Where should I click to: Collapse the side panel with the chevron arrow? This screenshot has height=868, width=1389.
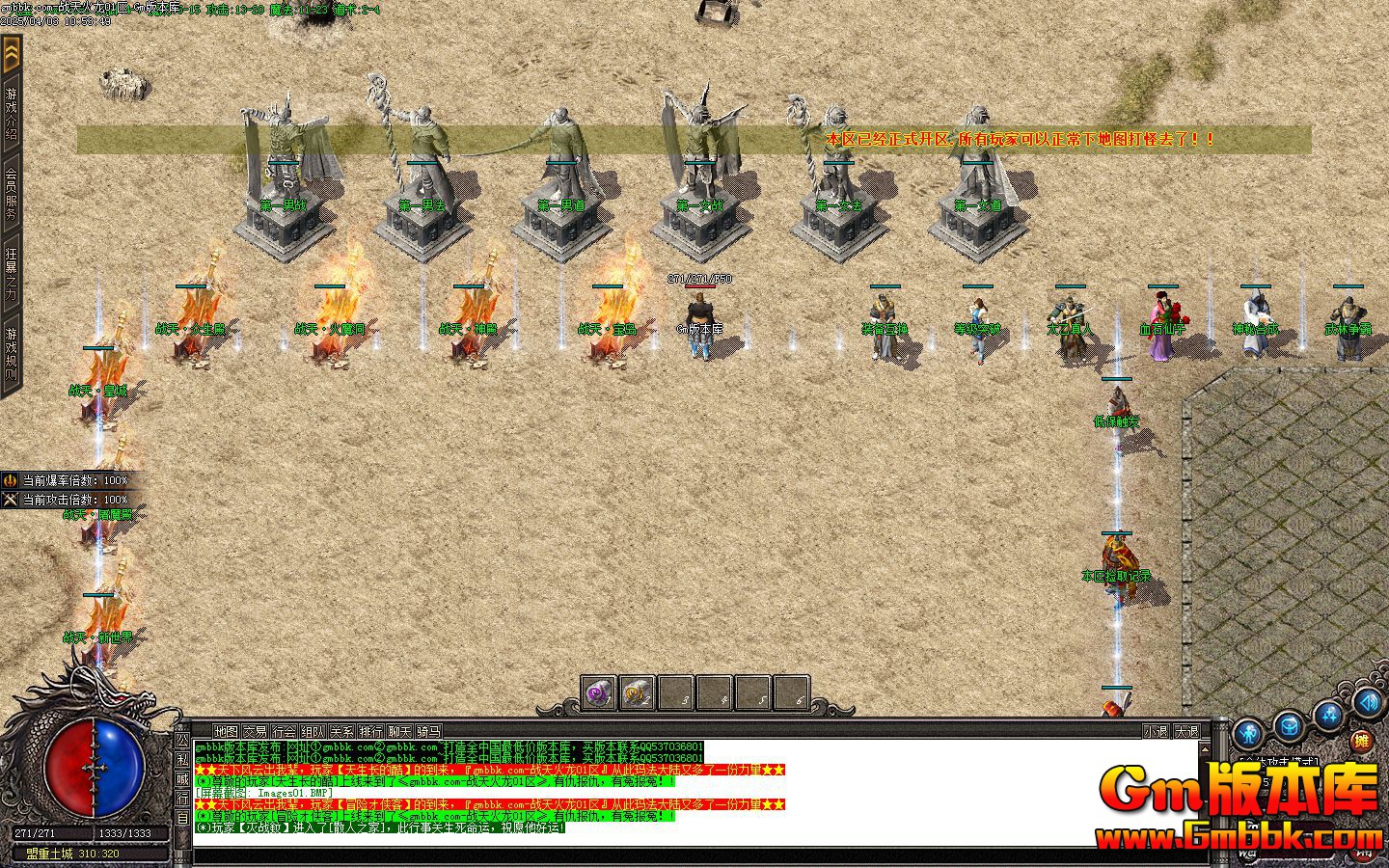(x=12, y=56)
